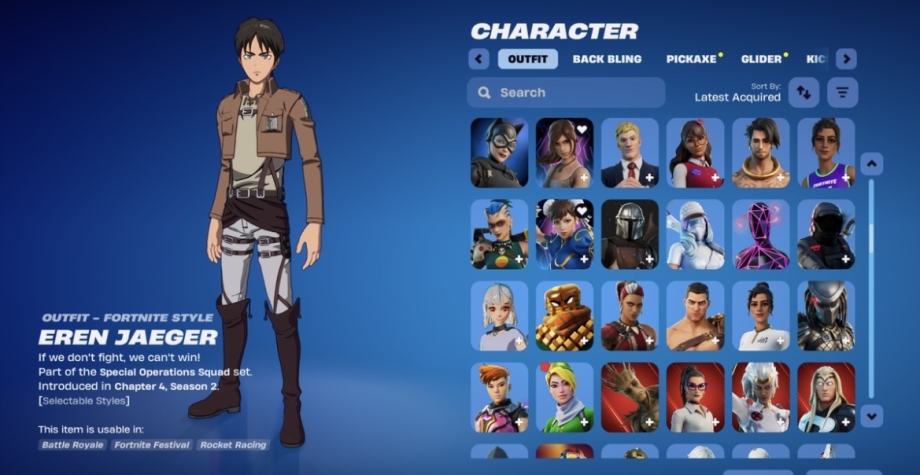920x475 pixels.
Task: Click the right arrow beside the category tabs
Action: [x=846, y=59]
